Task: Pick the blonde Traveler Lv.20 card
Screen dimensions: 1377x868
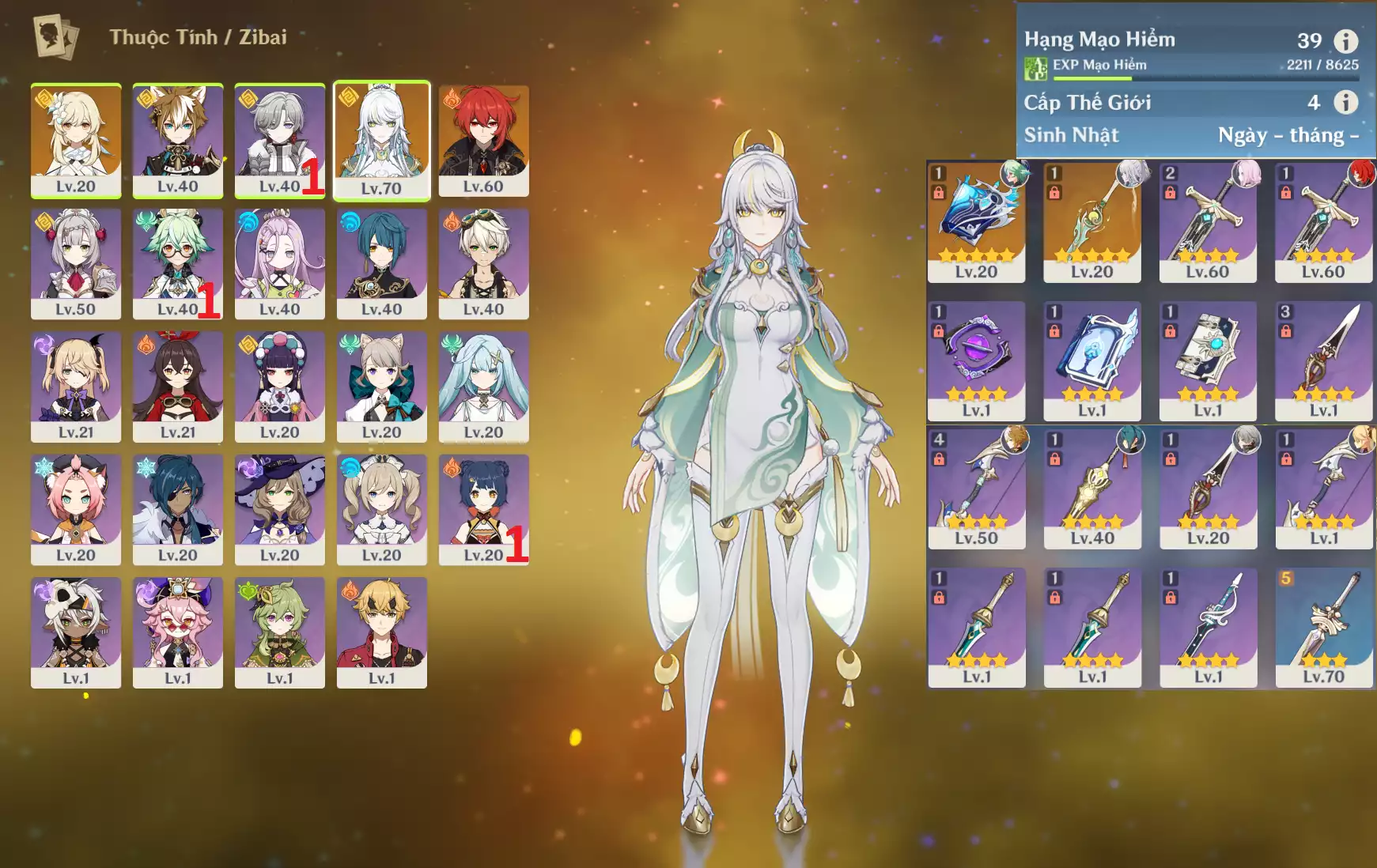Action: click(x=76, y=140)
